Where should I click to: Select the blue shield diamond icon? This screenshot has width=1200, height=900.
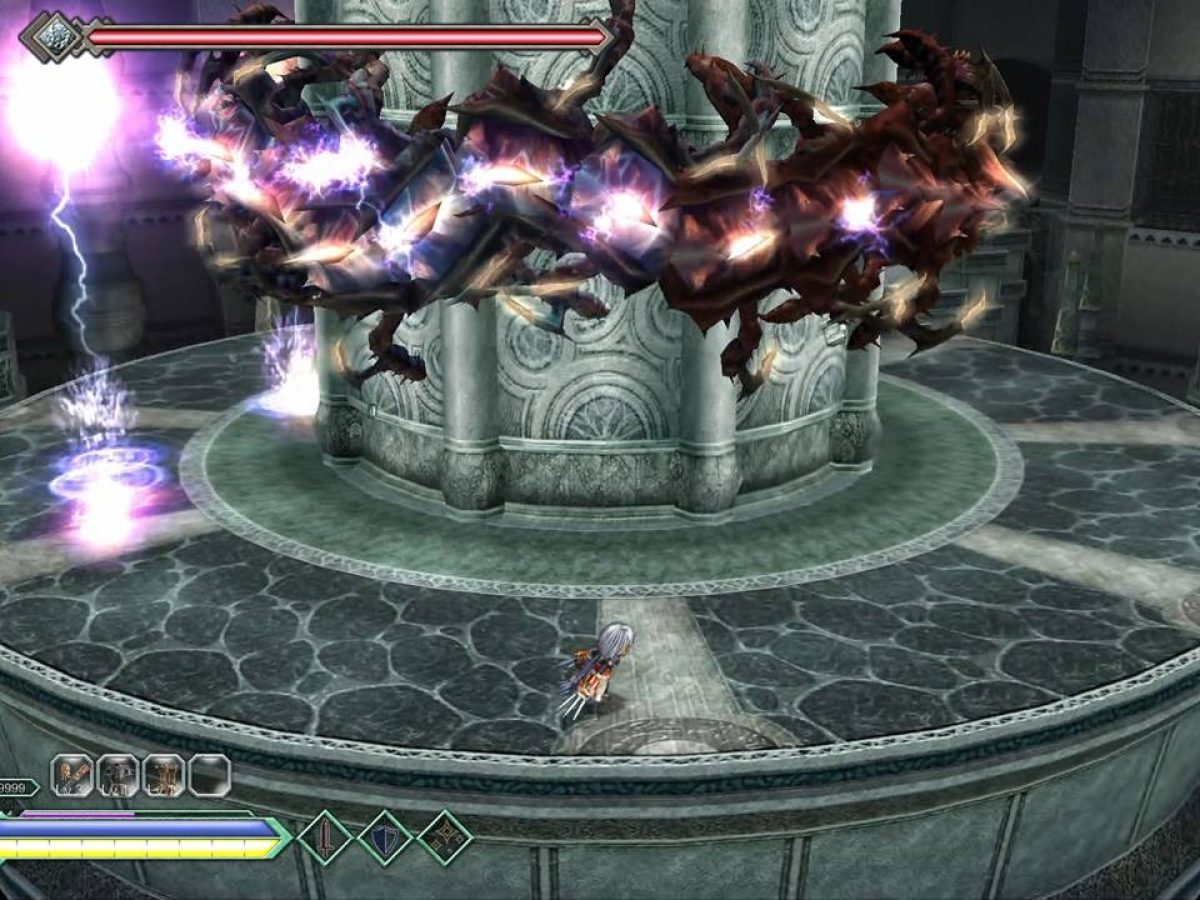click(385, 837)
